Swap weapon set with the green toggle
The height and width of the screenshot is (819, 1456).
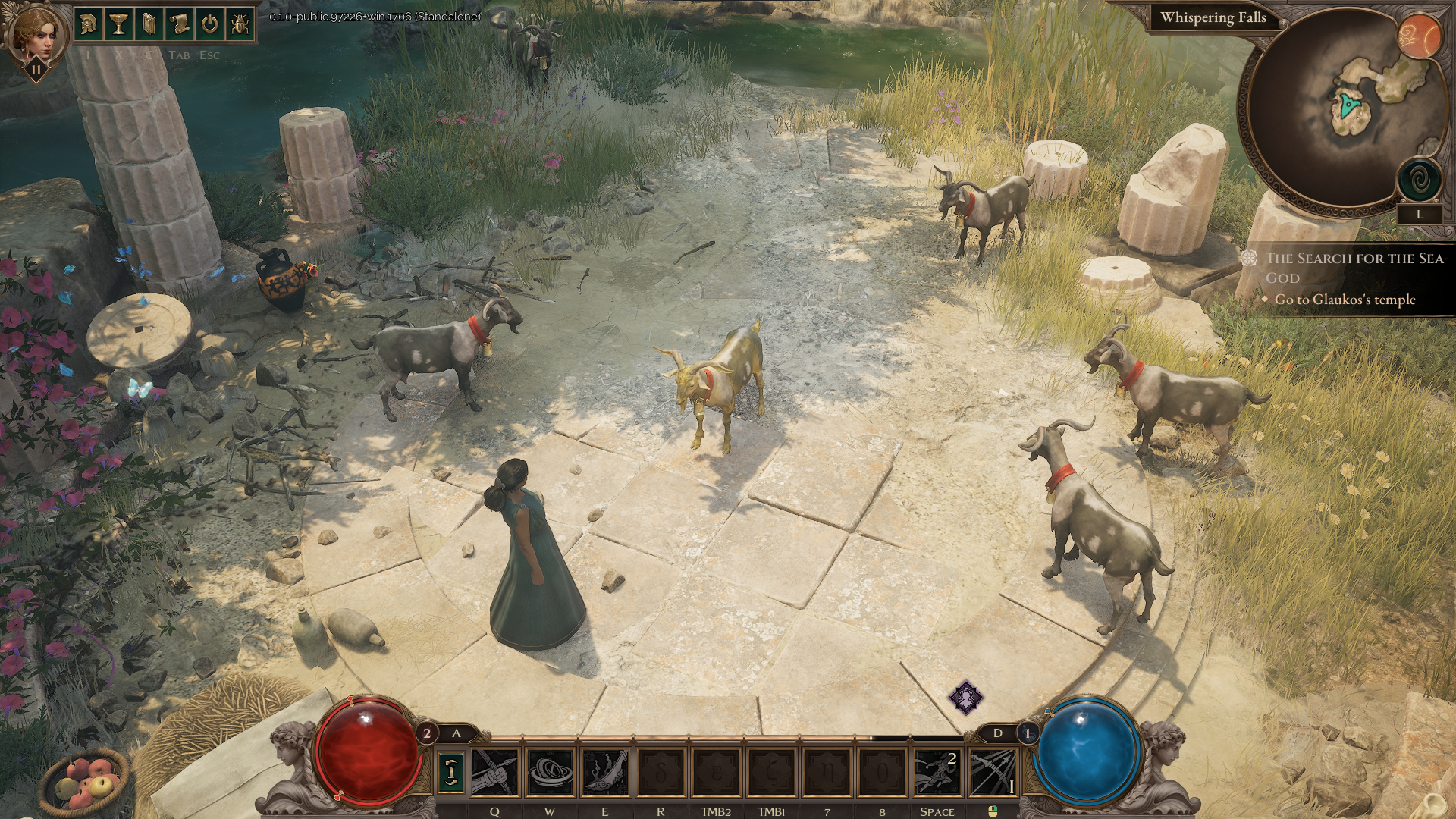451,772
